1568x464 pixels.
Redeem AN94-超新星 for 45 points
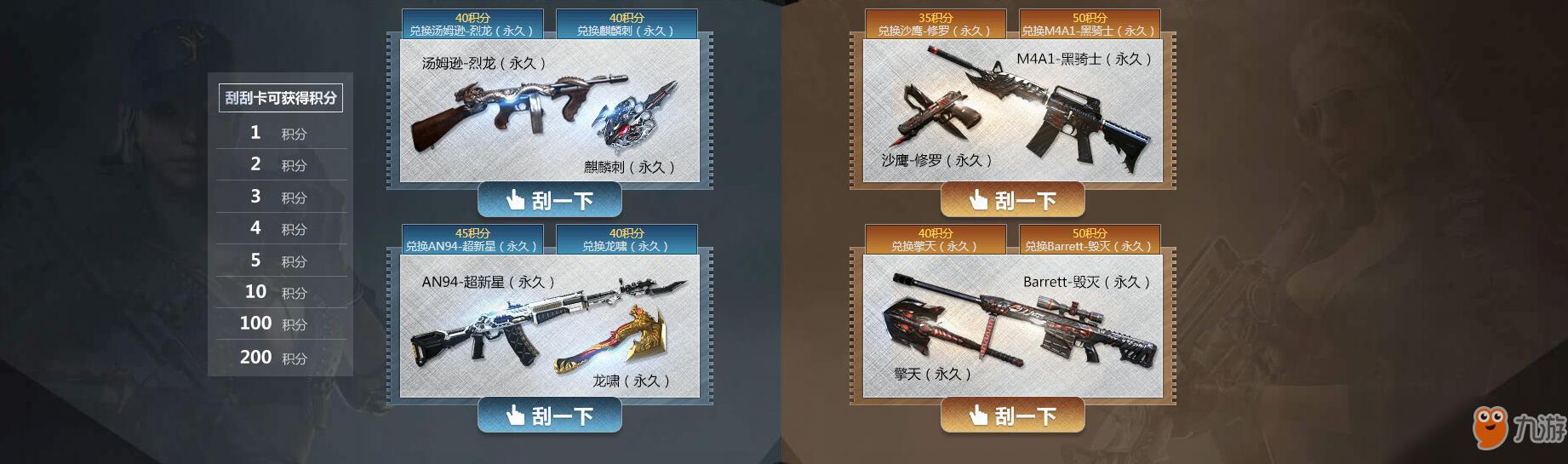pyautogui.click(x=472, y=239)
